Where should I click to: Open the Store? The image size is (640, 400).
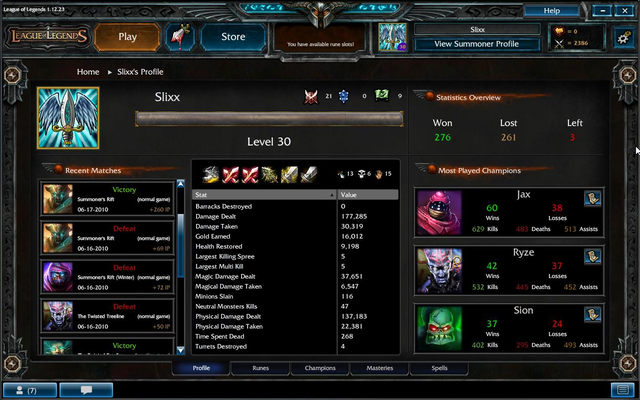[x=232, y=37]
